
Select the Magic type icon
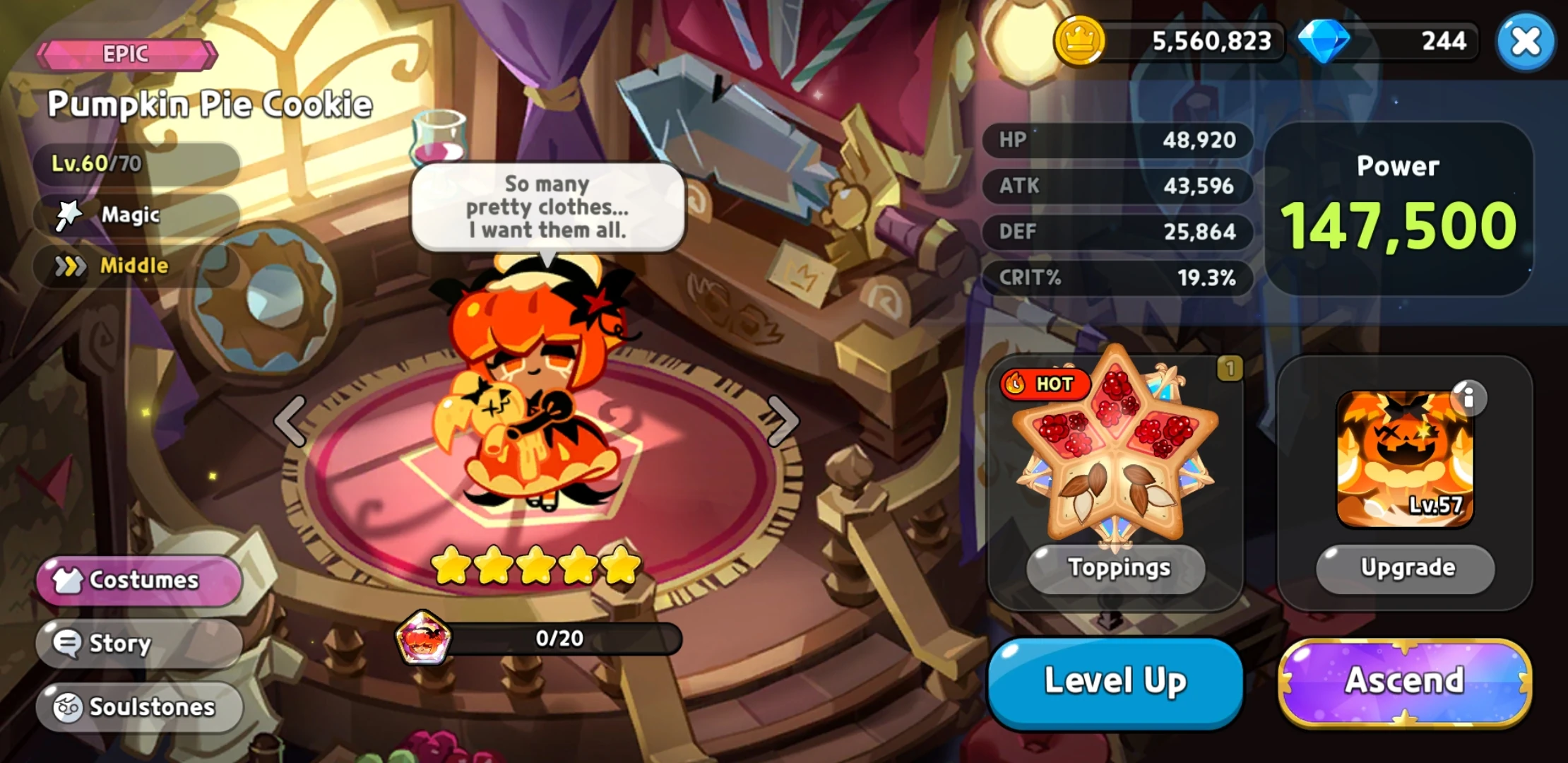69,214
